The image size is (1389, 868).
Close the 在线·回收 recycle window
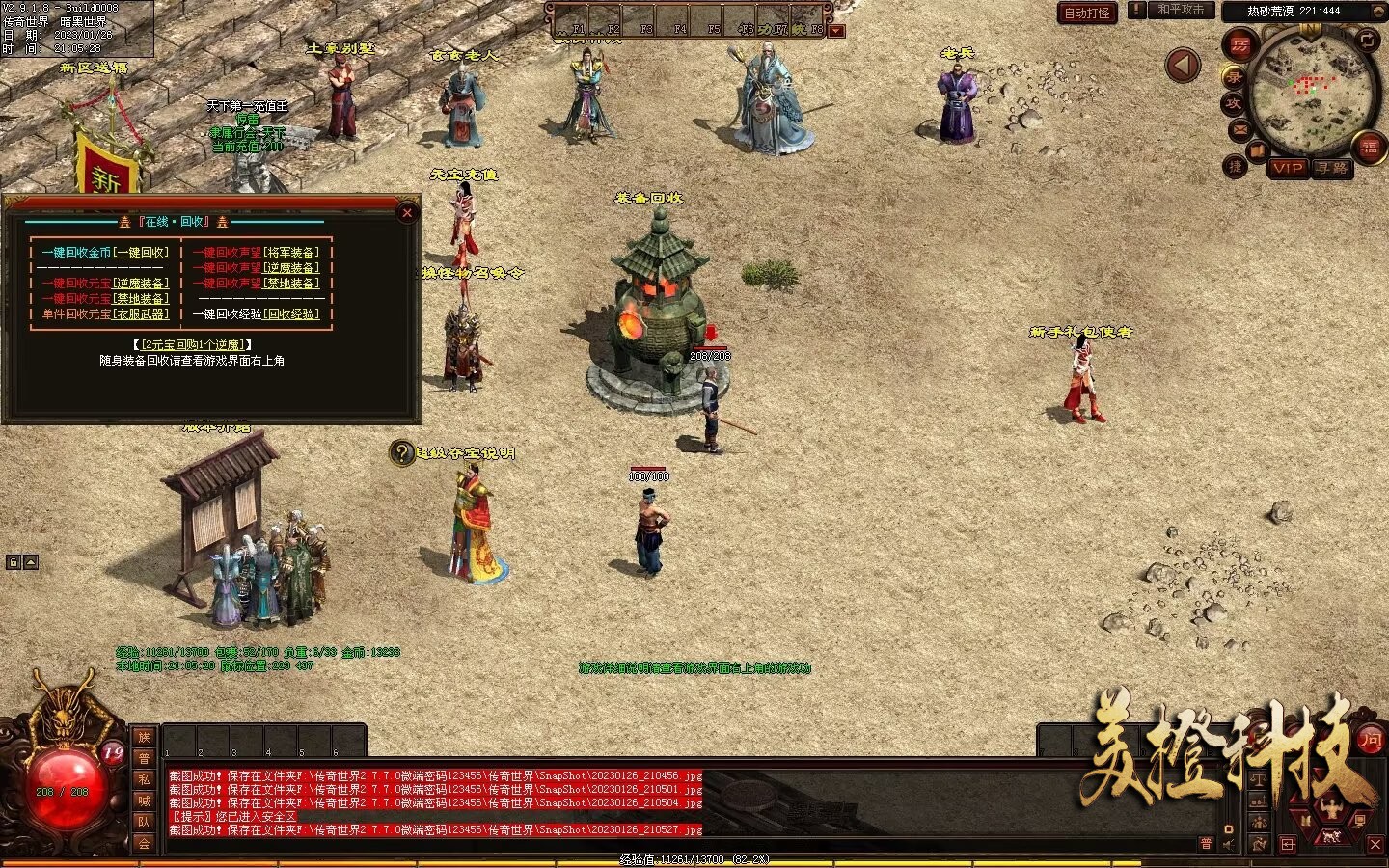[x=407, y=213]
